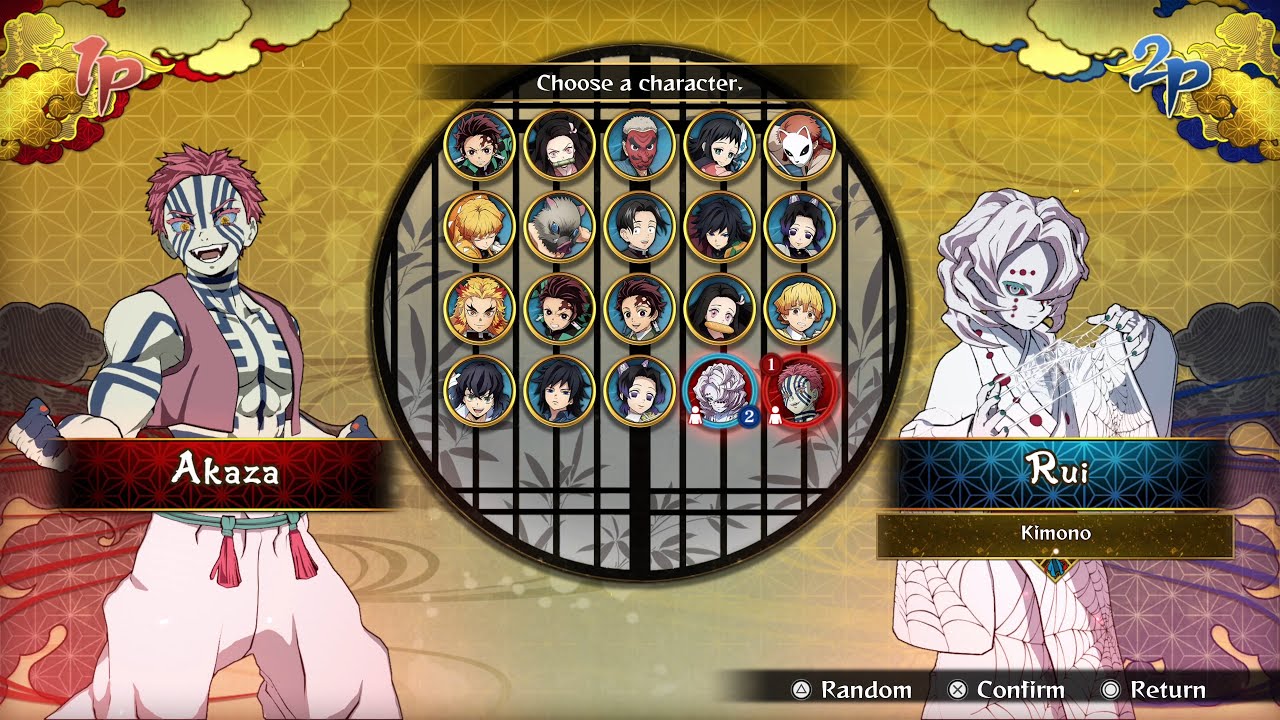Select Makomo's portrait with the flower hairpiece
Screen dimensions: 1280x720
pyautogui.click(x=719, y=145)
